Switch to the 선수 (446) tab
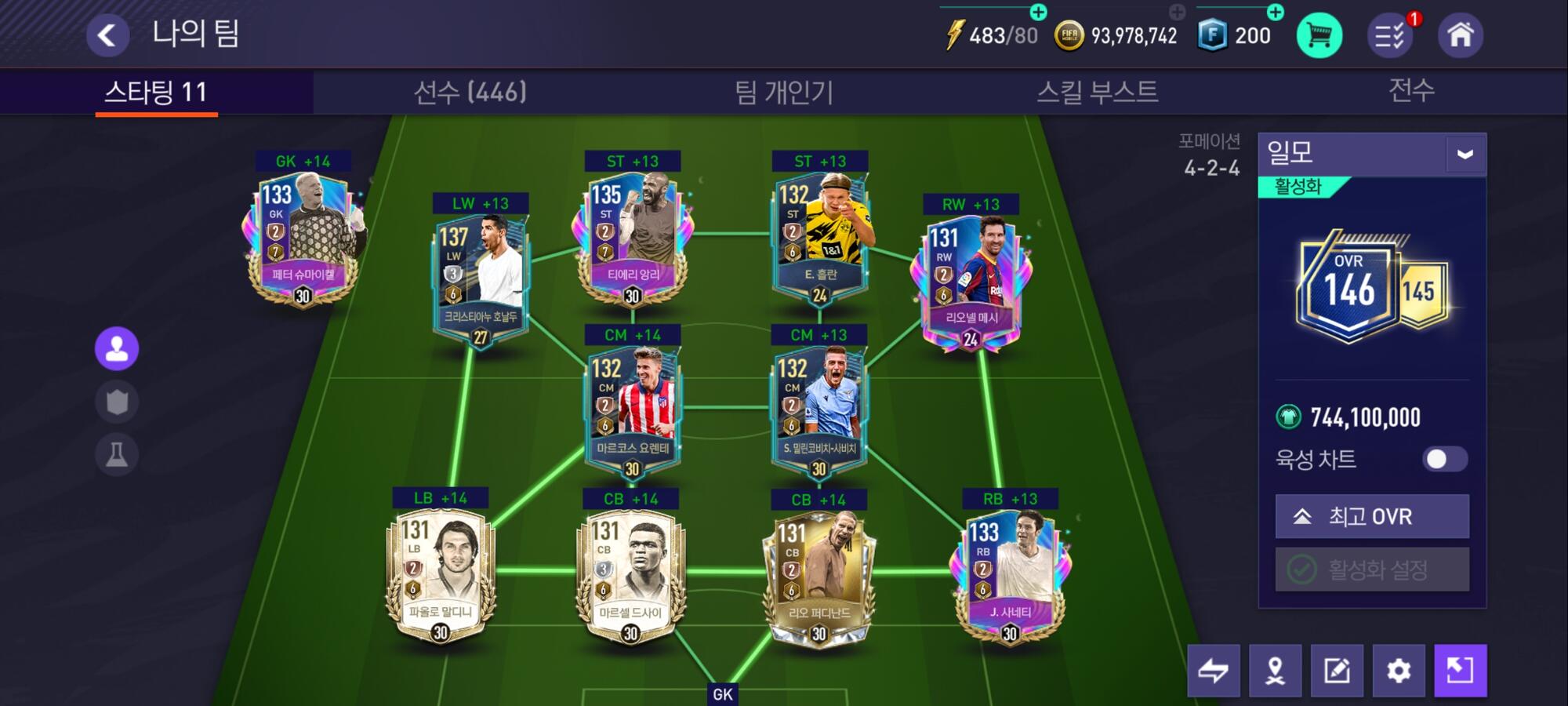Screen dimensions: 1568x706 (470, 93)
